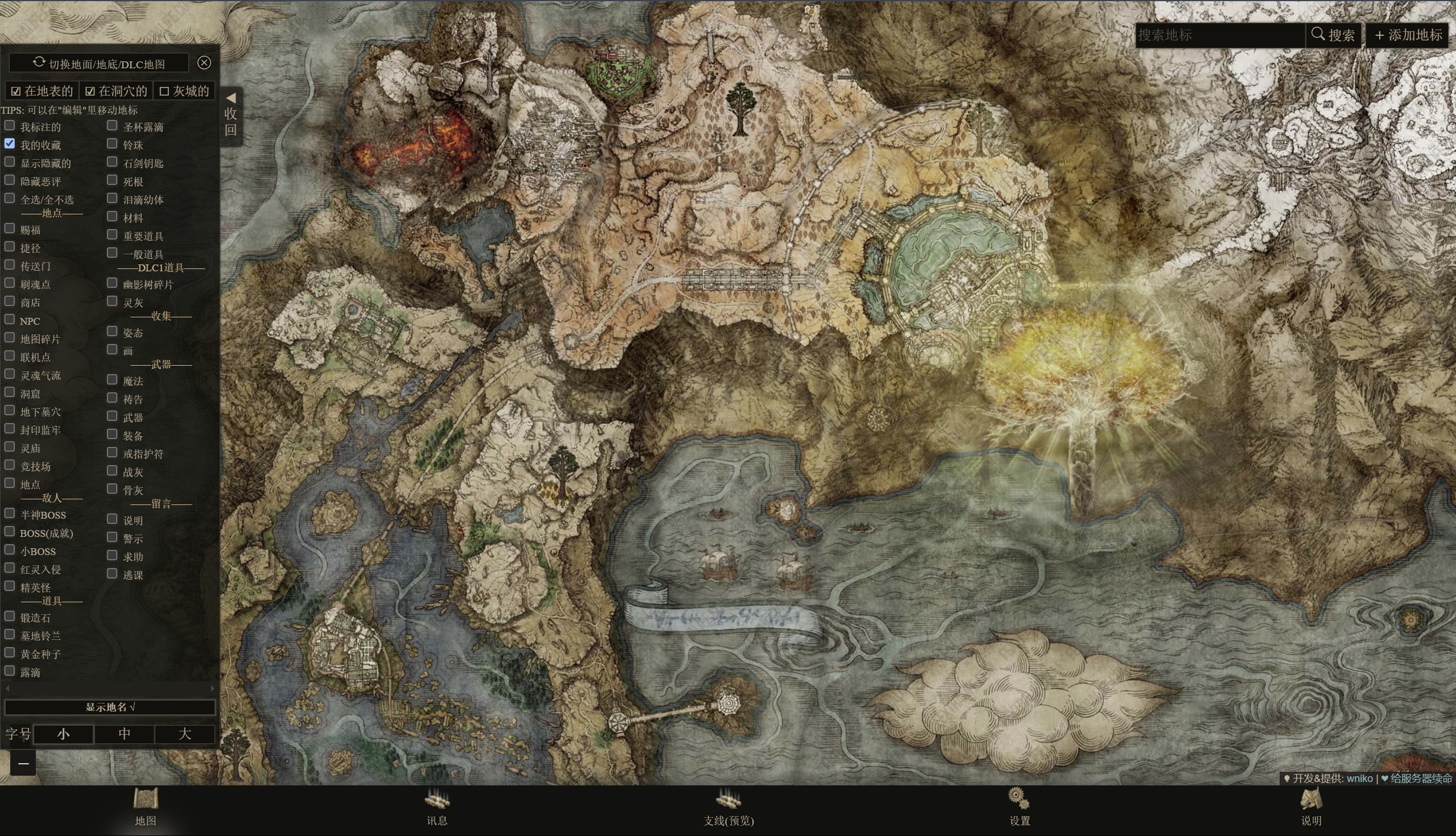Open the 设置 tab in bottom bar
Screen dimensions: 1456x836
click(x=1020, y=807)
